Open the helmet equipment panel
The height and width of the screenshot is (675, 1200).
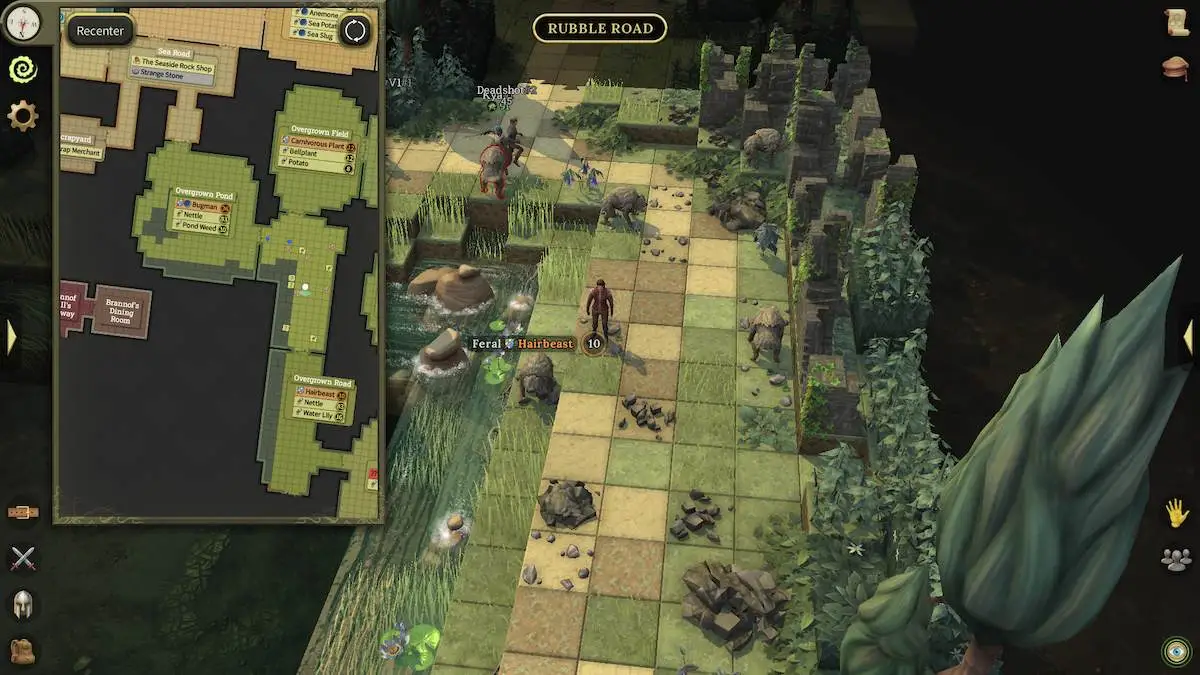[22, 603]
